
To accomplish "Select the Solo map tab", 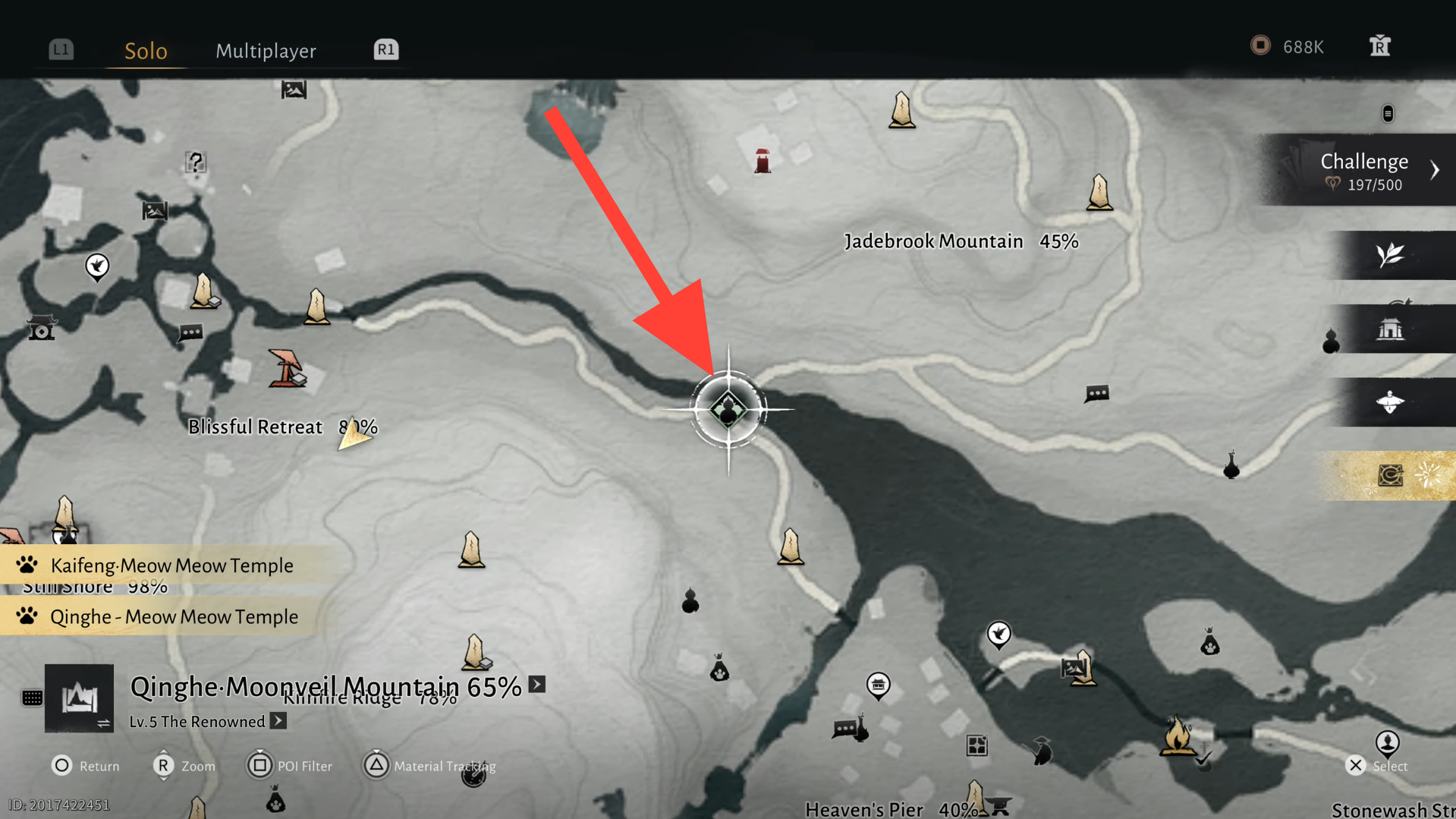I will pyautogui.click(x=146, y=51).
